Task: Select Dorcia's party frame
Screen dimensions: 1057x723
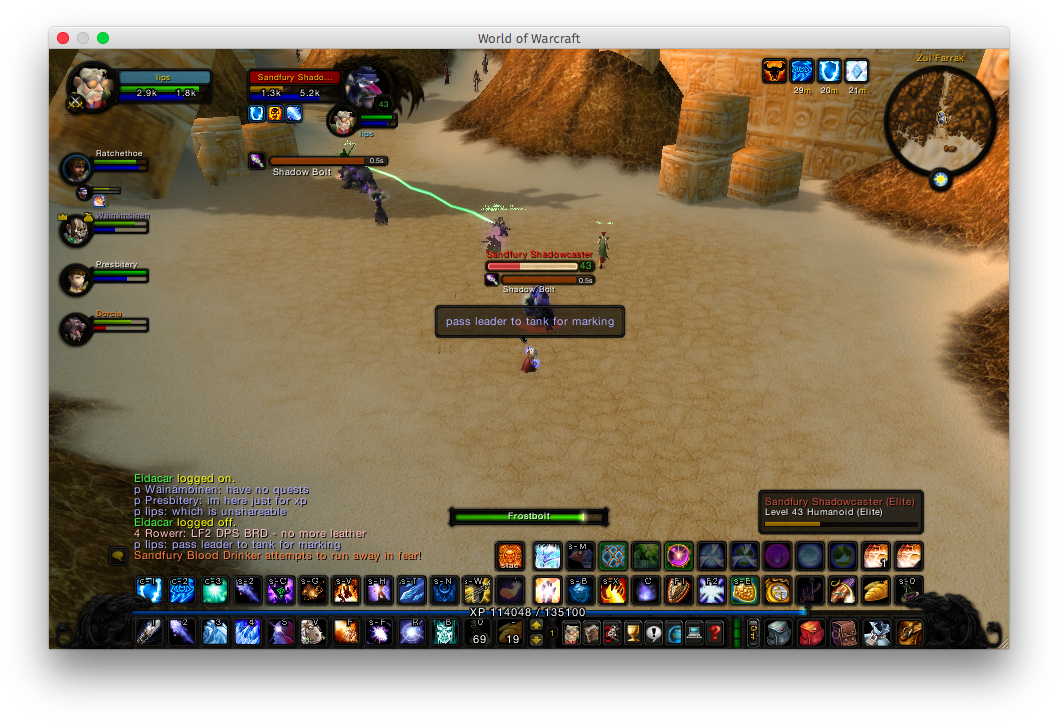Action: click(76, 328)
